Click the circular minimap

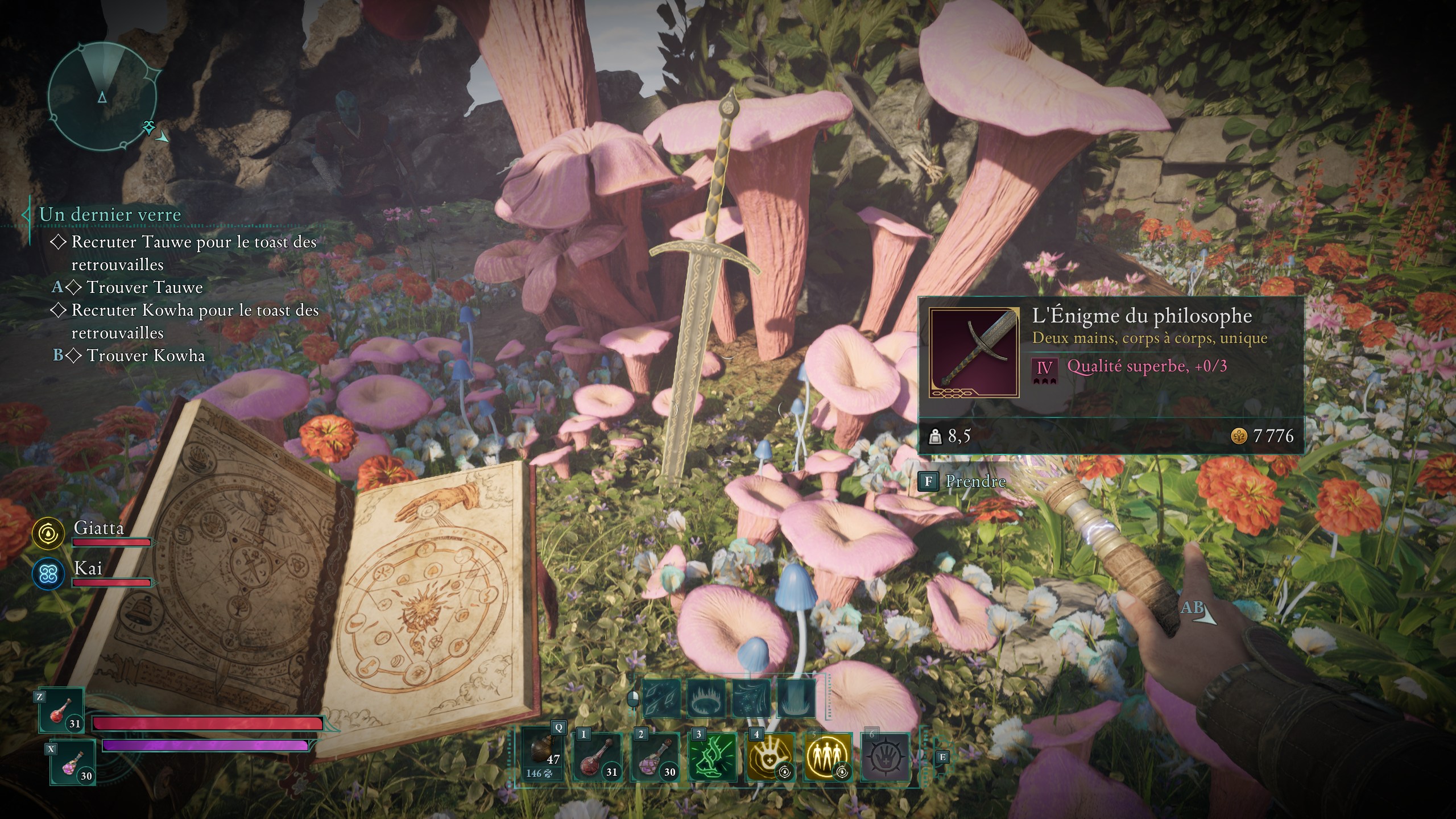coord(102,97)
